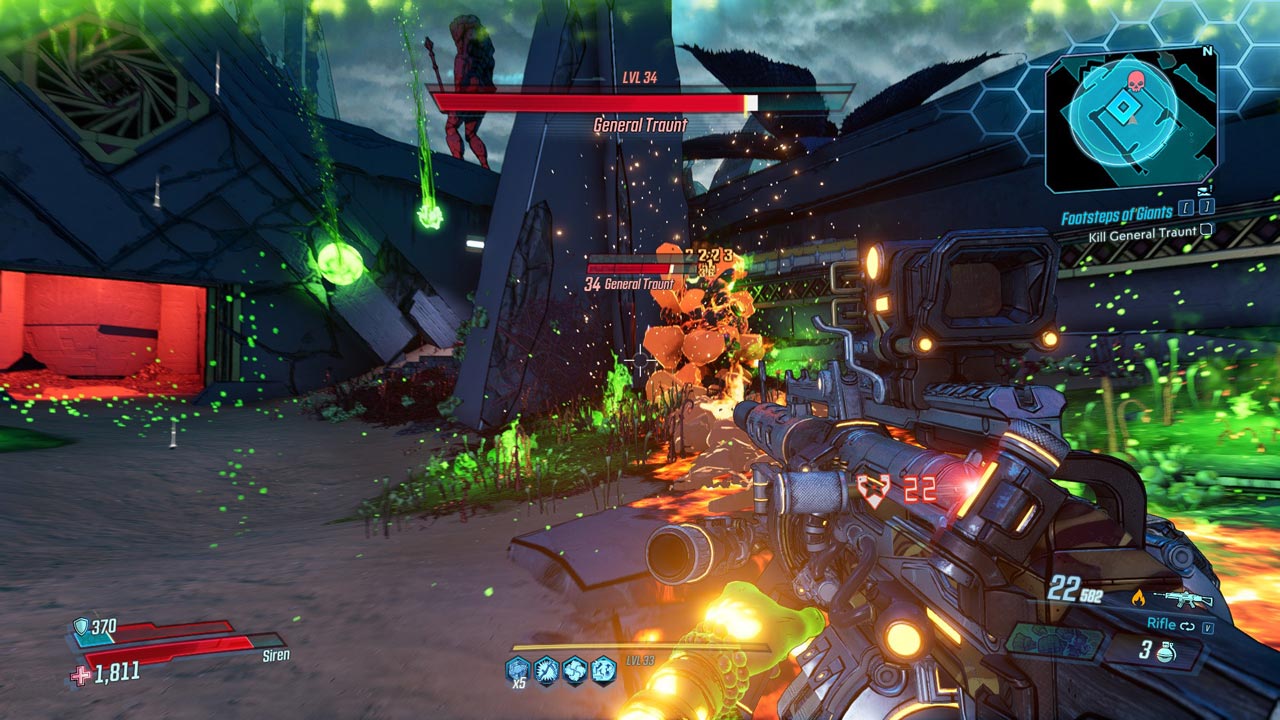Image resolution: width=1280 pixels, height=720 pixels.
Task: Toggle the Rifle weapon mode switch icon
Action: tap(1189, 625)
